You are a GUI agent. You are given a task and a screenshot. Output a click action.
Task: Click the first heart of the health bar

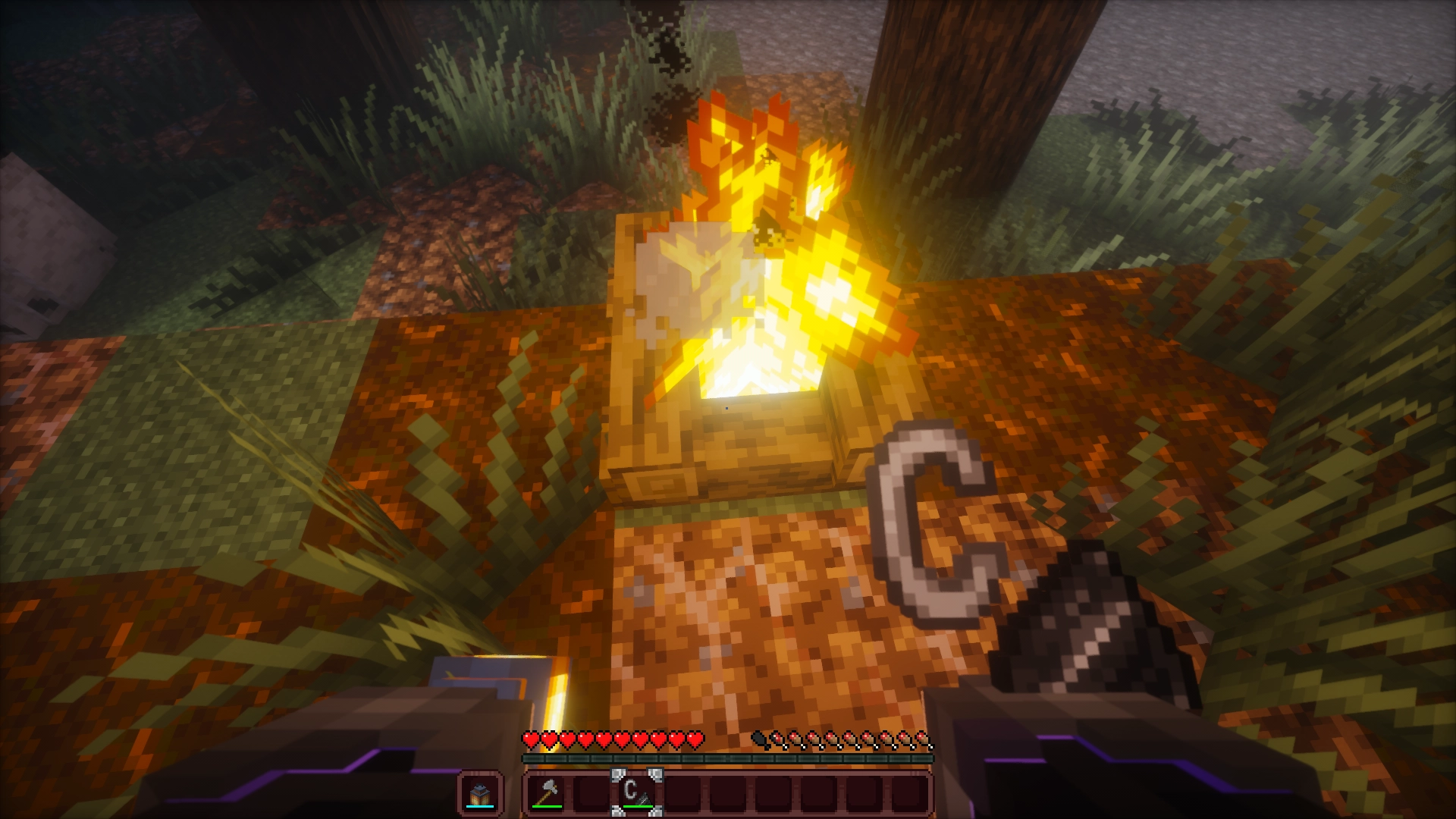click(x=531, y=737)
